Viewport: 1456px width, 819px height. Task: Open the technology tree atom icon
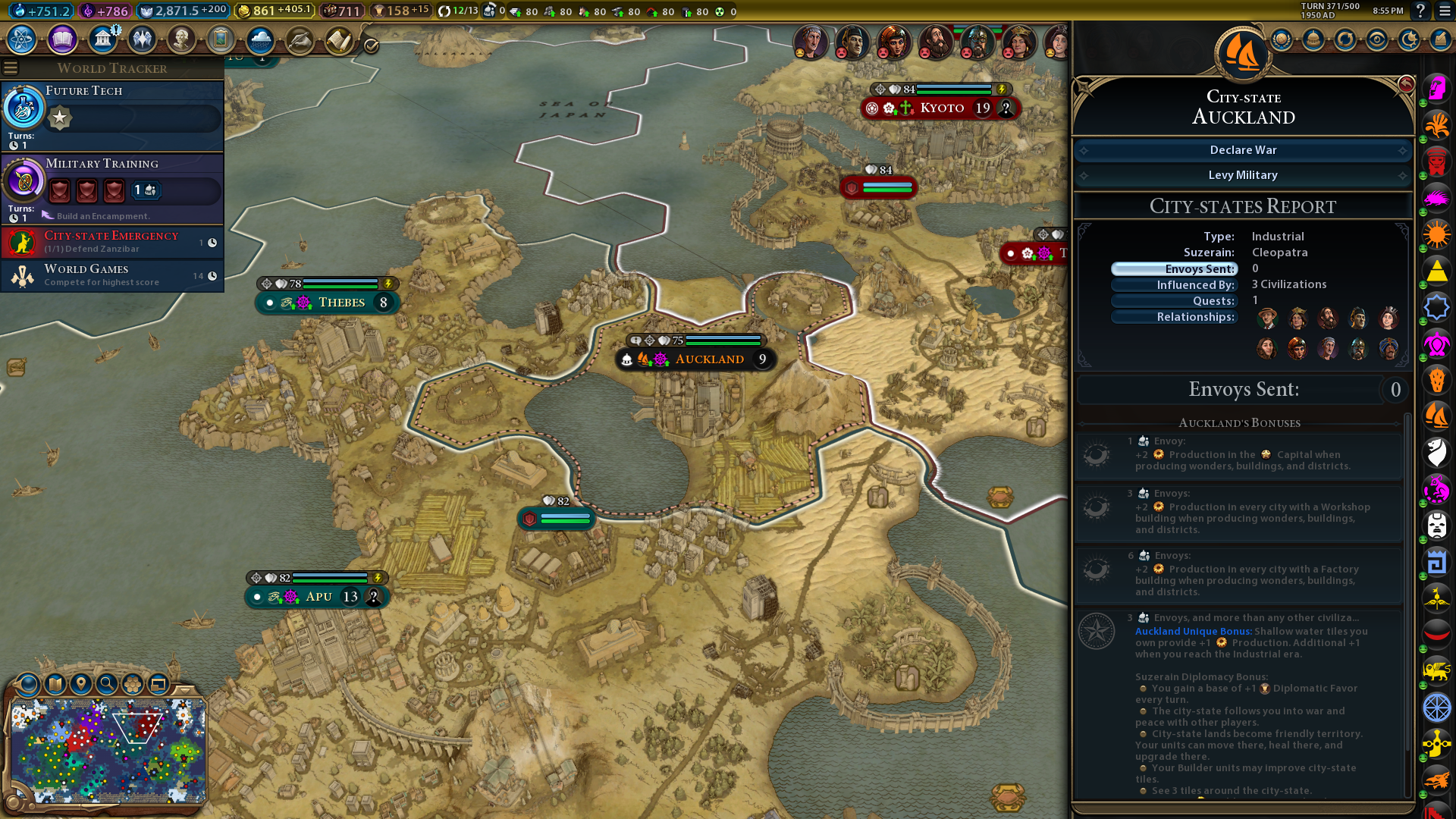(22, 39)
